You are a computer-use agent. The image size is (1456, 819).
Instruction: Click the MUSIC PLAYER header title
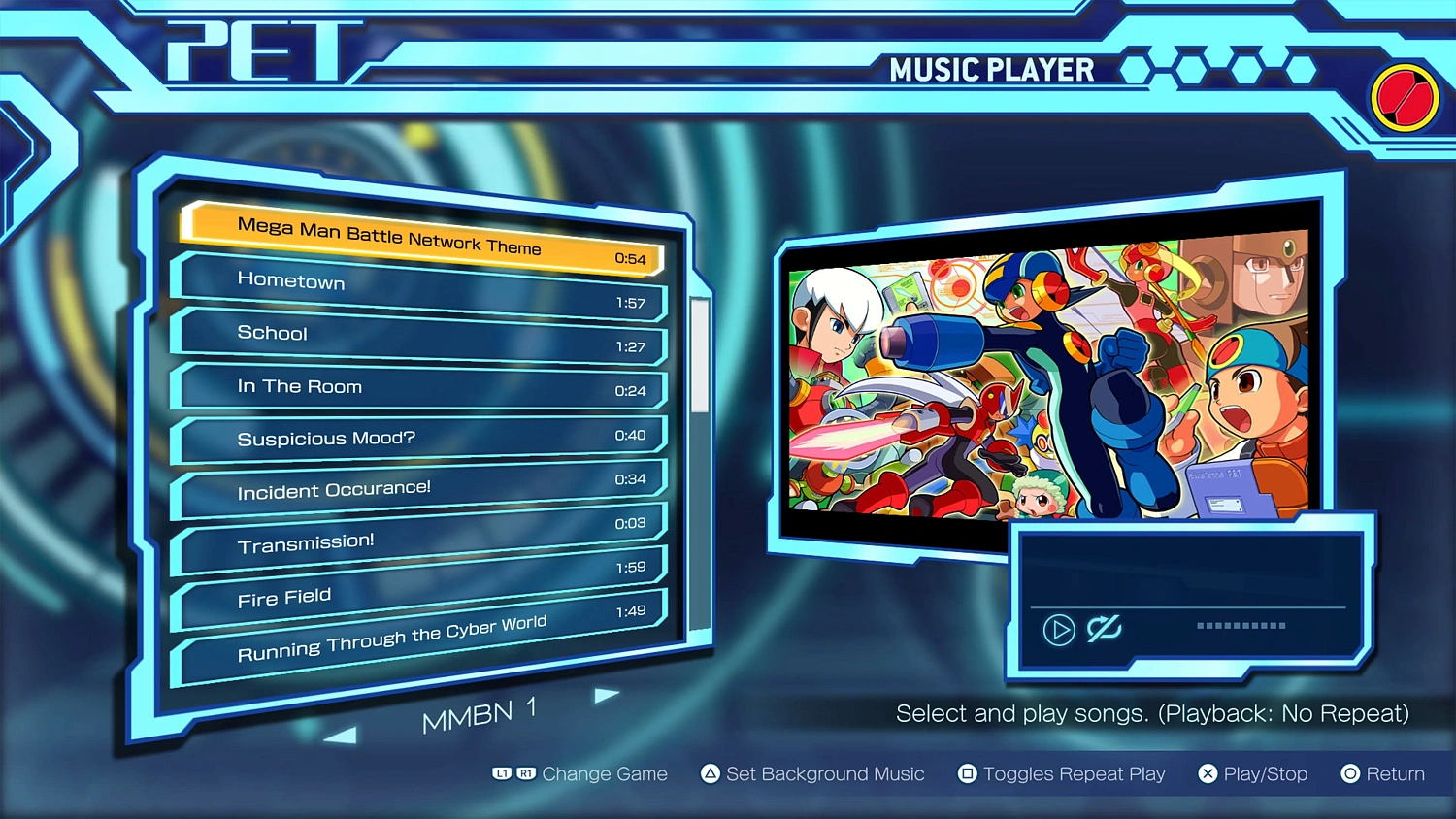click(x=994, y=69)
